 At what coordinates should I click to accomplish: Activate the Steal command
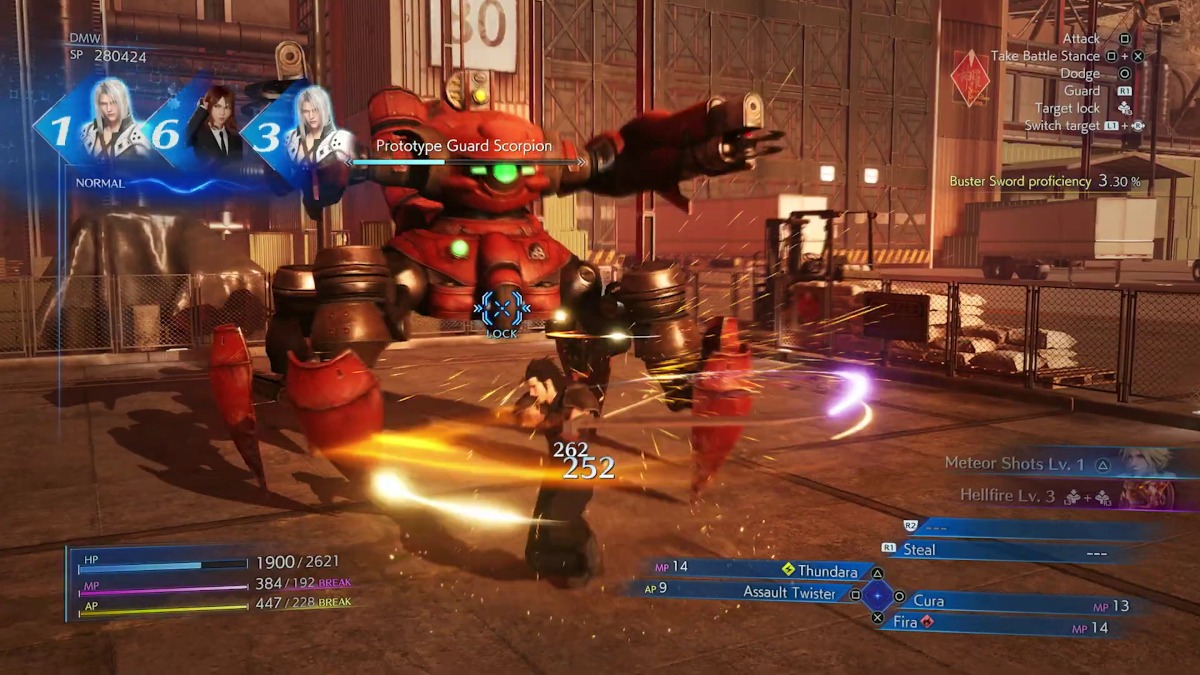click(x=919, y=550)
